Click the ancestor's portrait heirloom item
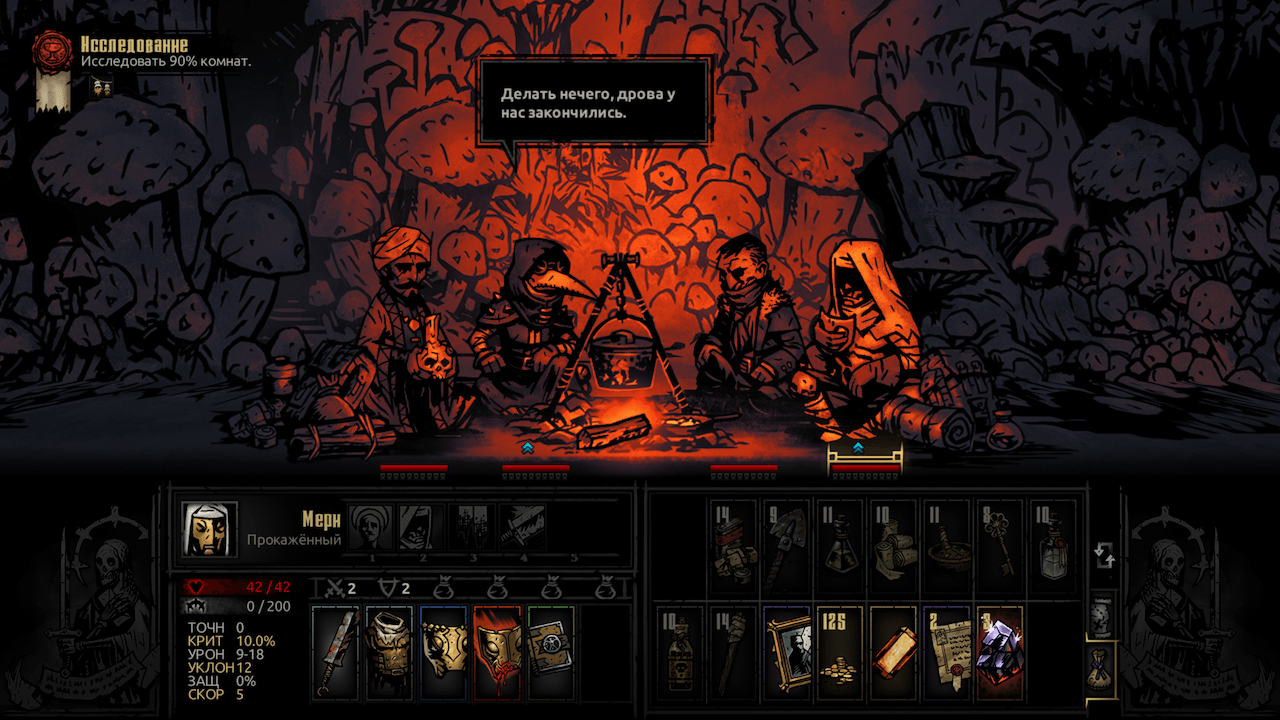The image size is (1280, 720). pos(789,649)
